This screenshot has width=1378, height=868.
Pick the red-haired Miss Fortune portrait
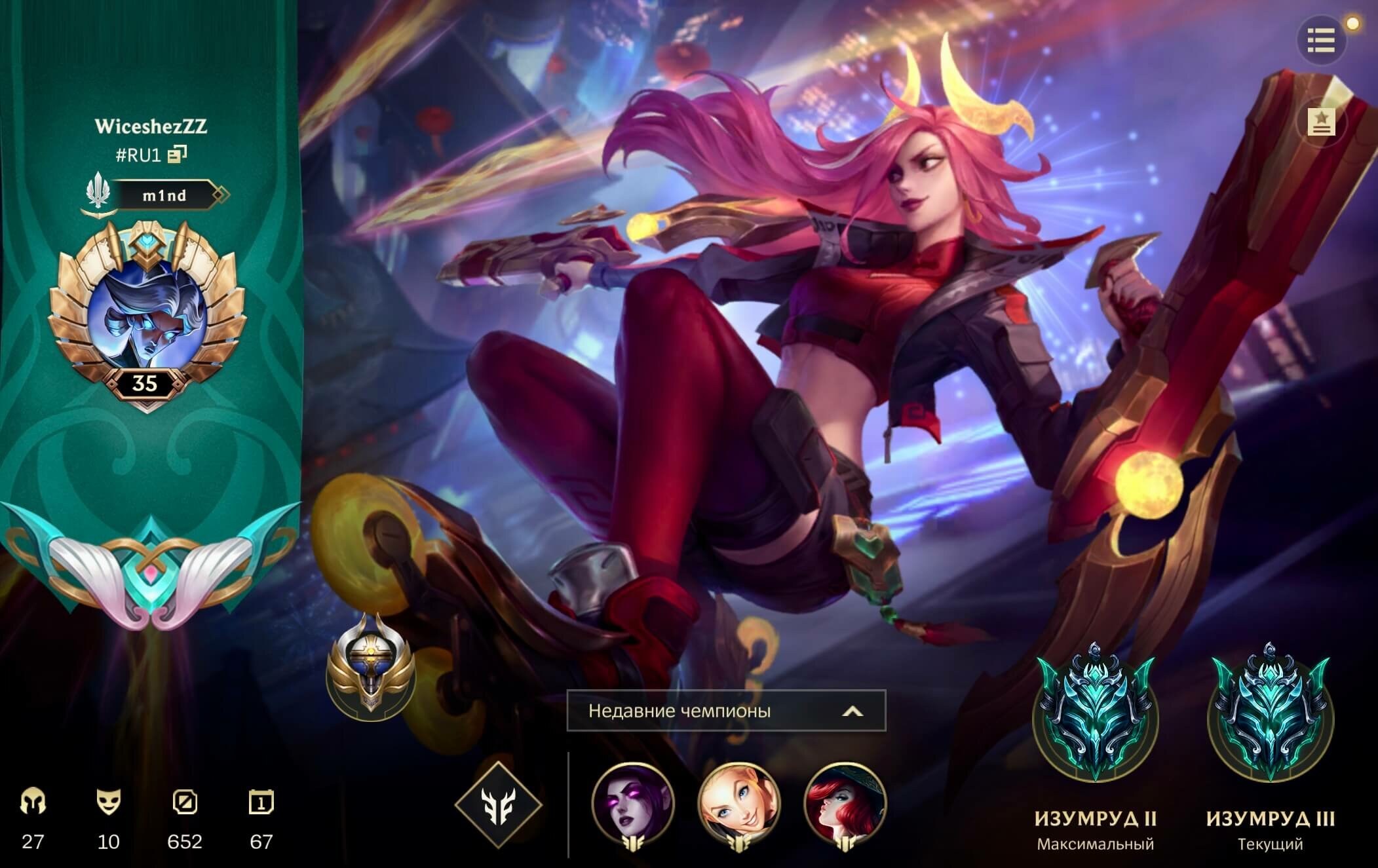[x=845, y=804]
